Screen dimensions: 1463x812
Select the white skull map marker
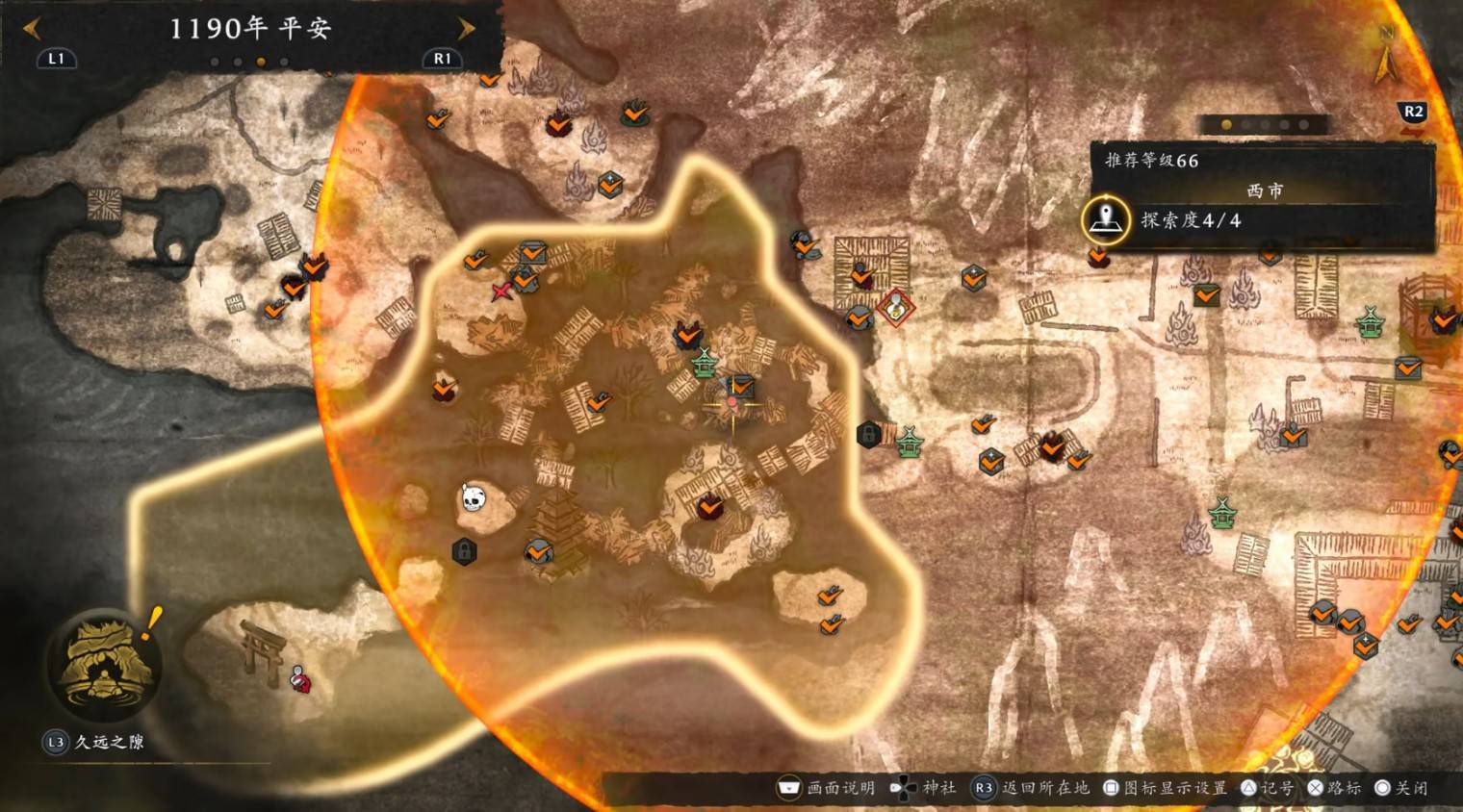pyautogui.click(x=472, y=497)
